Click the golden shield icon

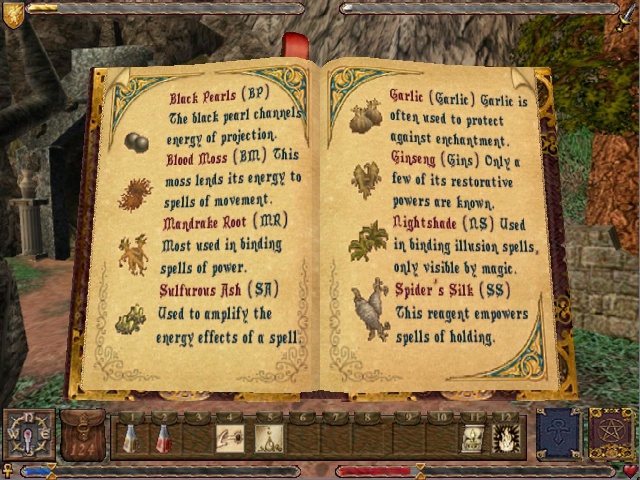tap(13, 13)
